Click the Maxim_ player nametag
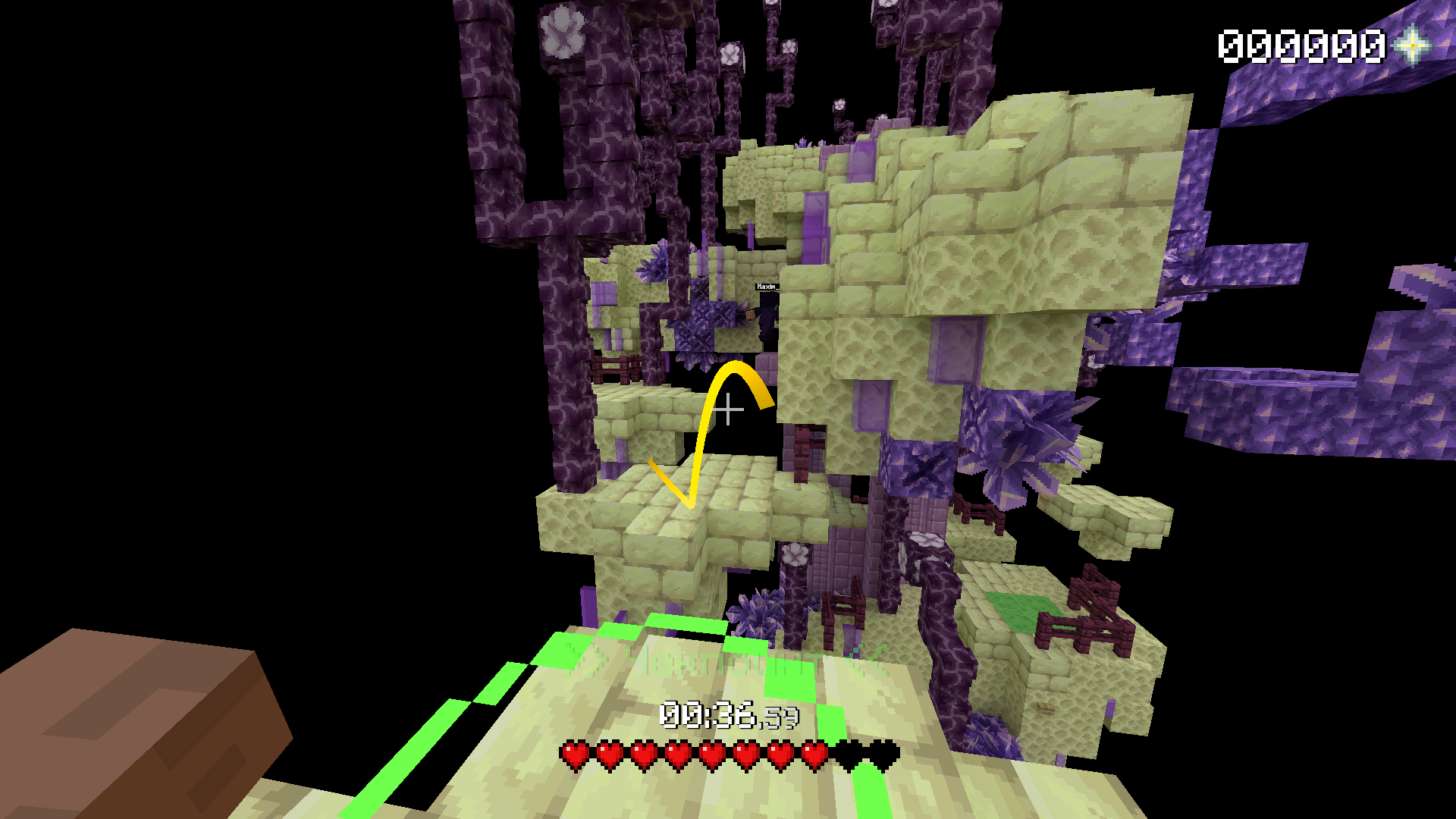This screenshot has height=819, width=1456. (766, 287)
